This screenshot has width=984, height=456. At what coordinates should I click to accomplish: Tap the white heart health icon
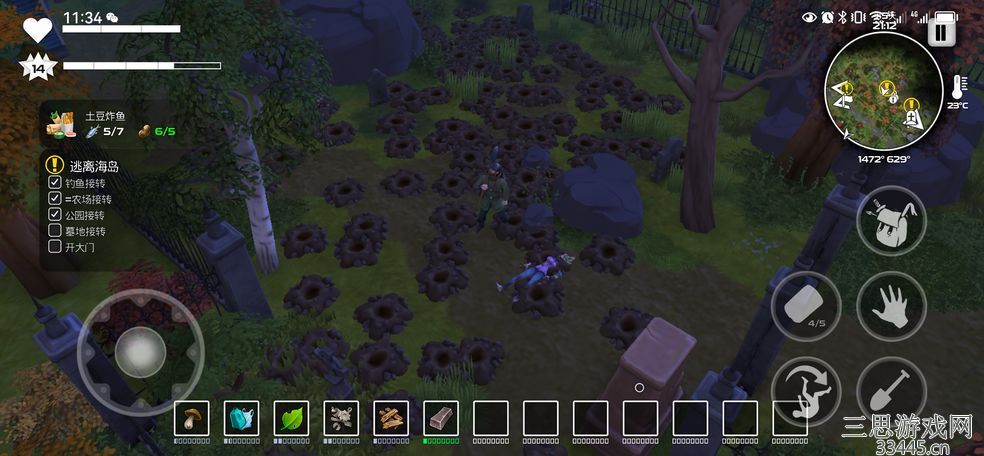pyautogui.click(x=37, y=28)
